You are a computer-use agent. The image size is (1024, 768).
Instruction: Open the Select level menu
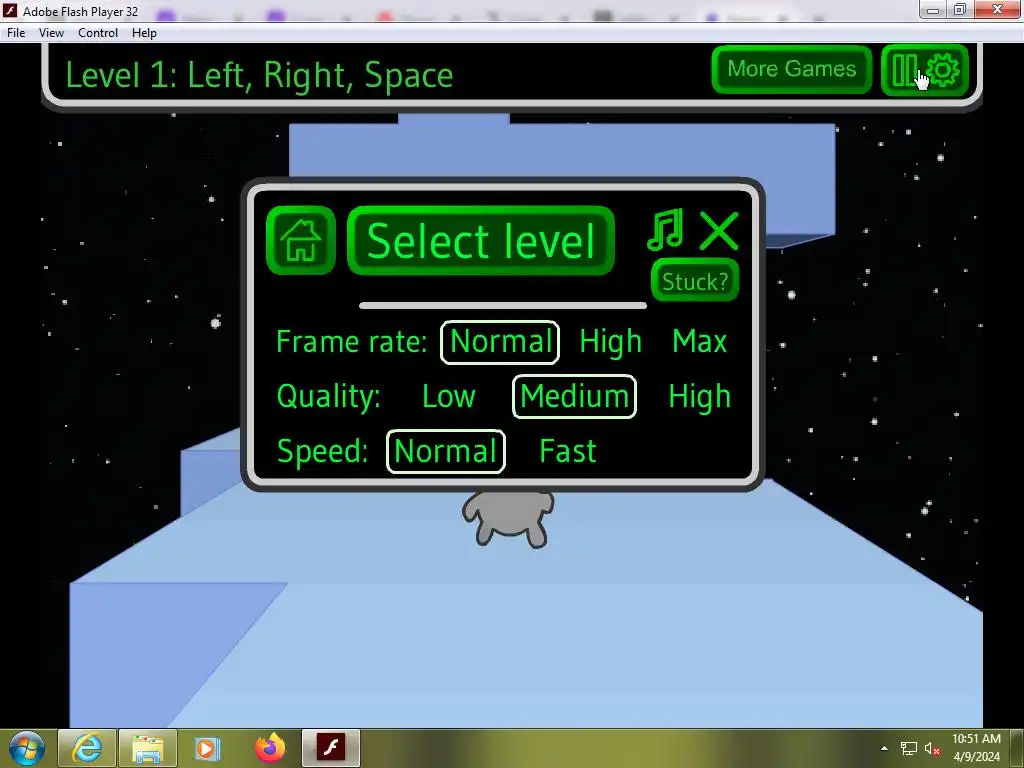481,241
